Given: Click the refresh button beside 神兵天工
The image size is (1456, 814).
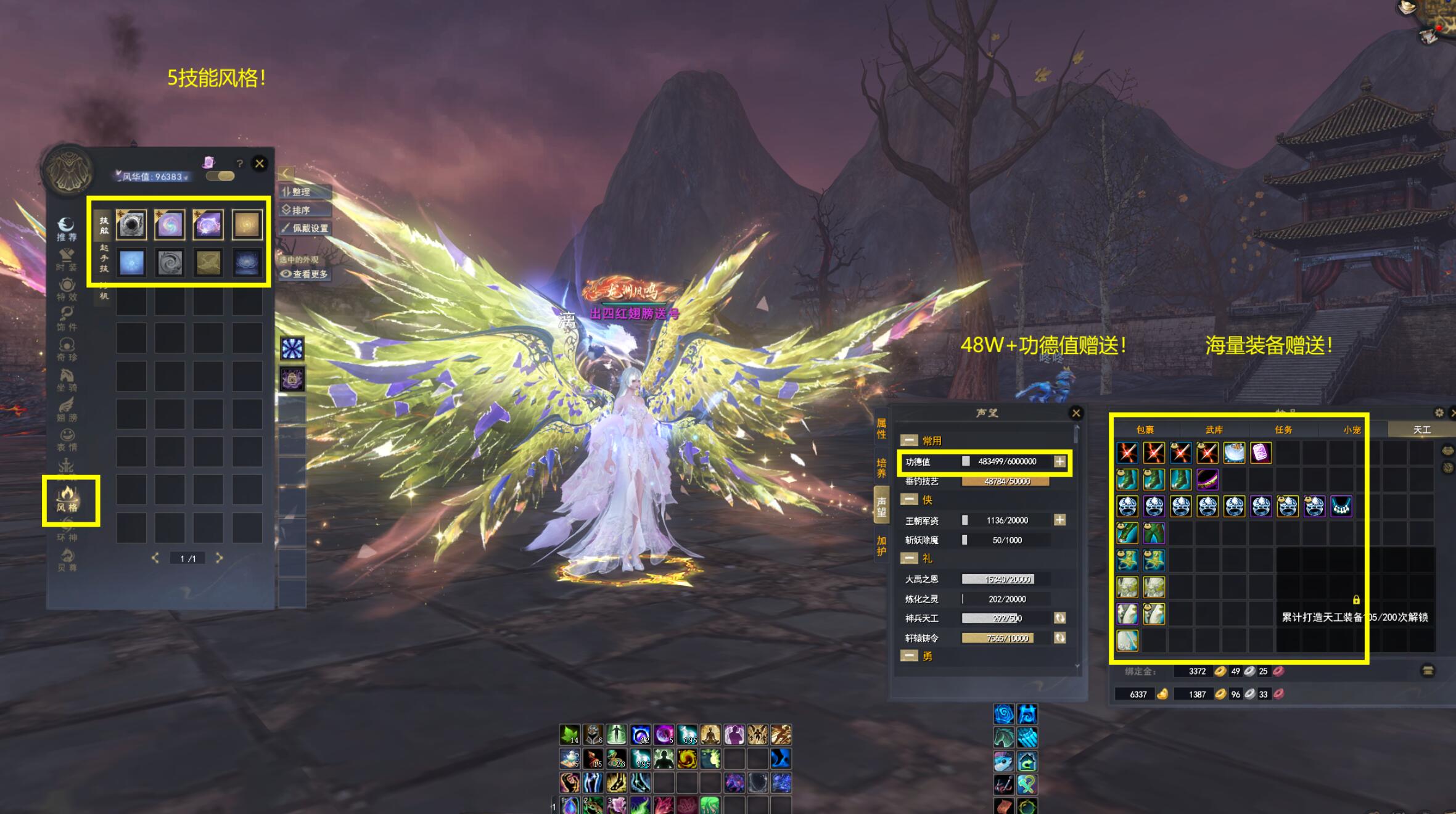Looking at the screenshot, I should click(x=1059, y=618).
